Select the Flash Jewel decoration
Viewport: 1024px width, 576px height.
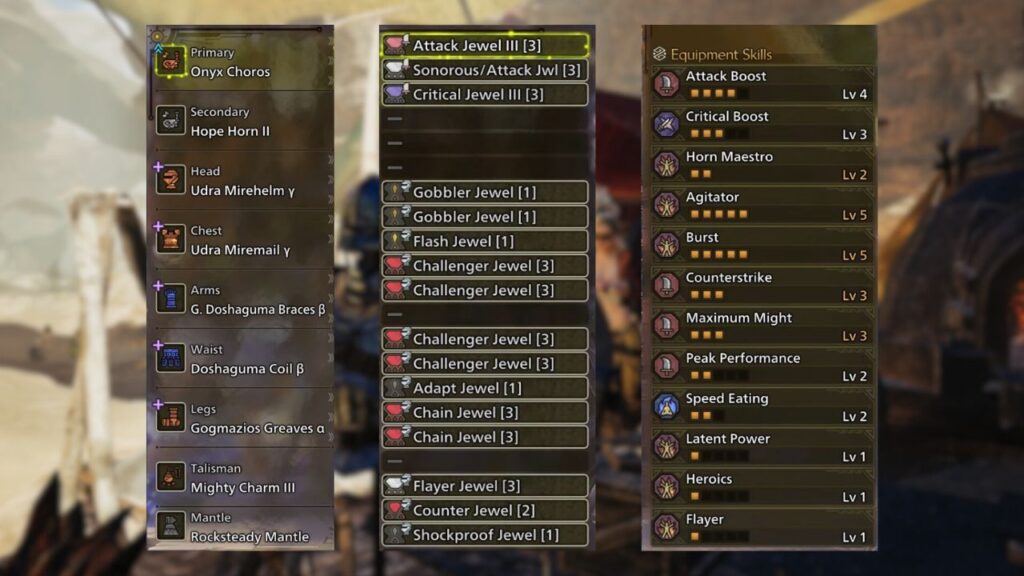pyautogui.click(x=485, y=241)
